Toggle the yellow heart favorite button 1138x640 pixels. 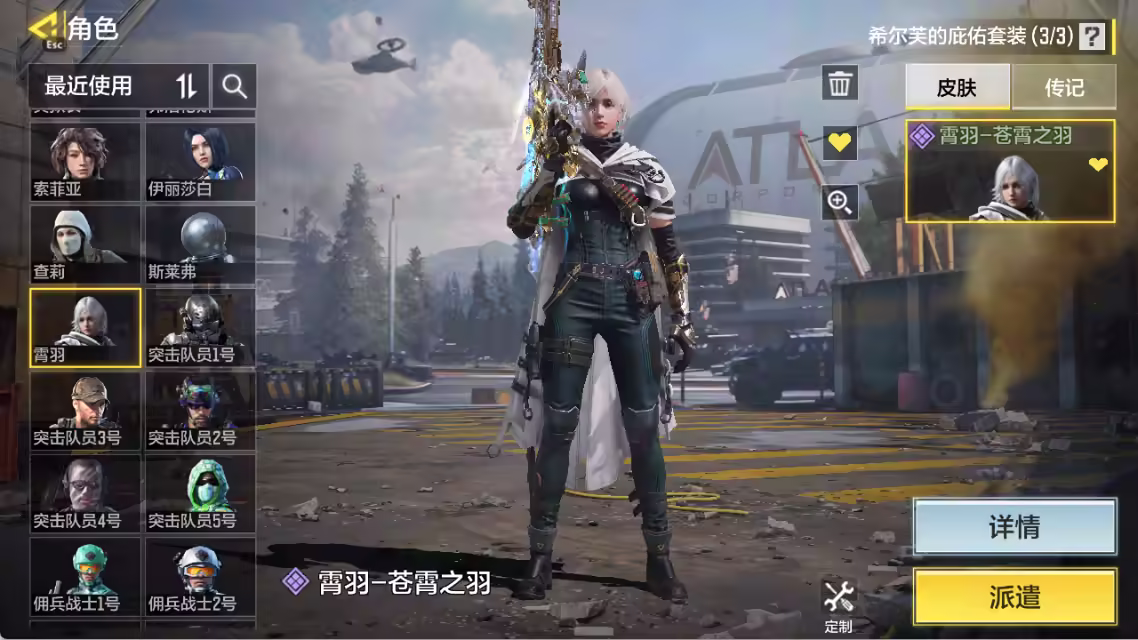(840, 142)
